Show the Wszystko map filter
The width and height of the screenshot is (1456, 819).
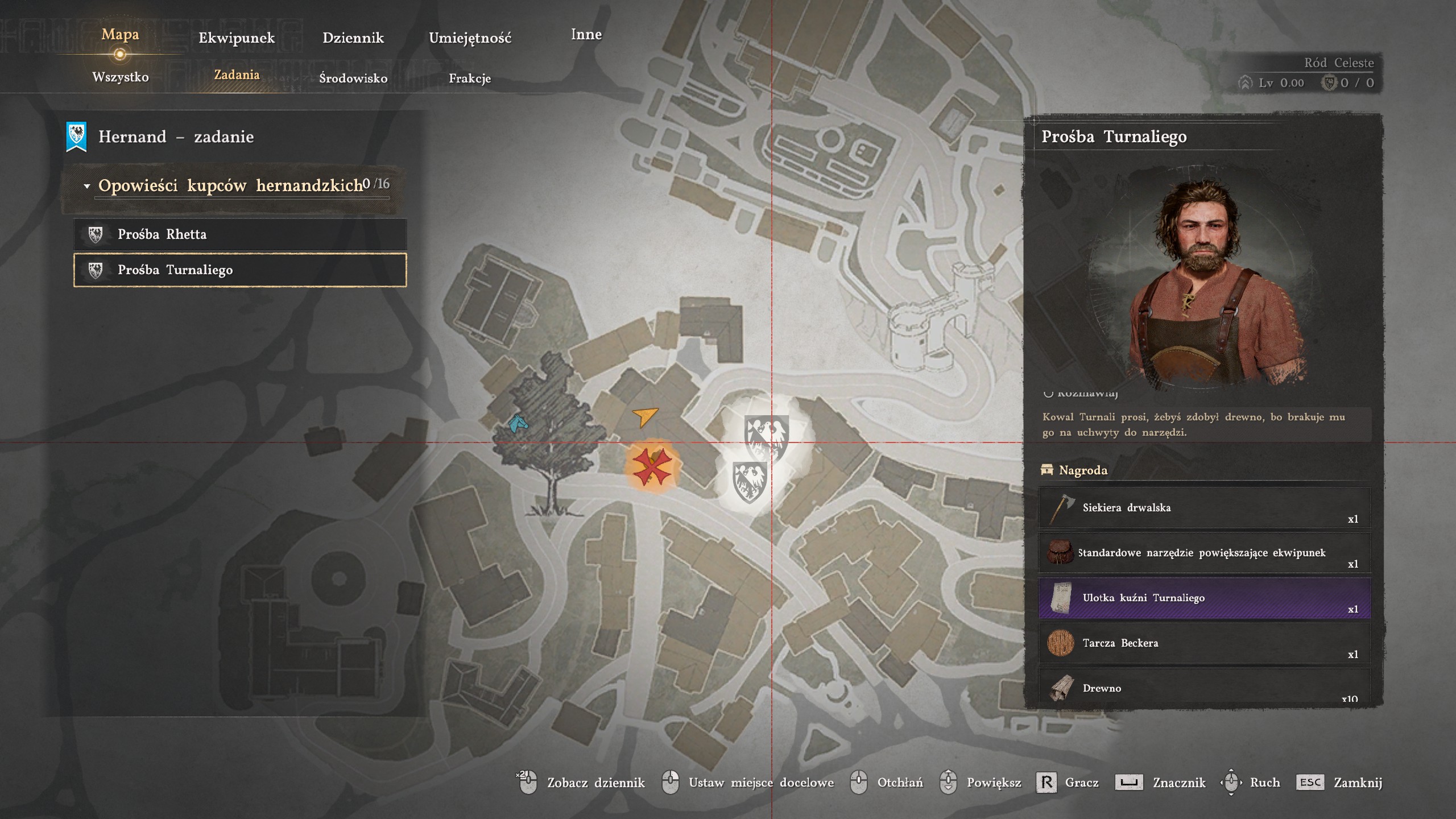[121, 77]
